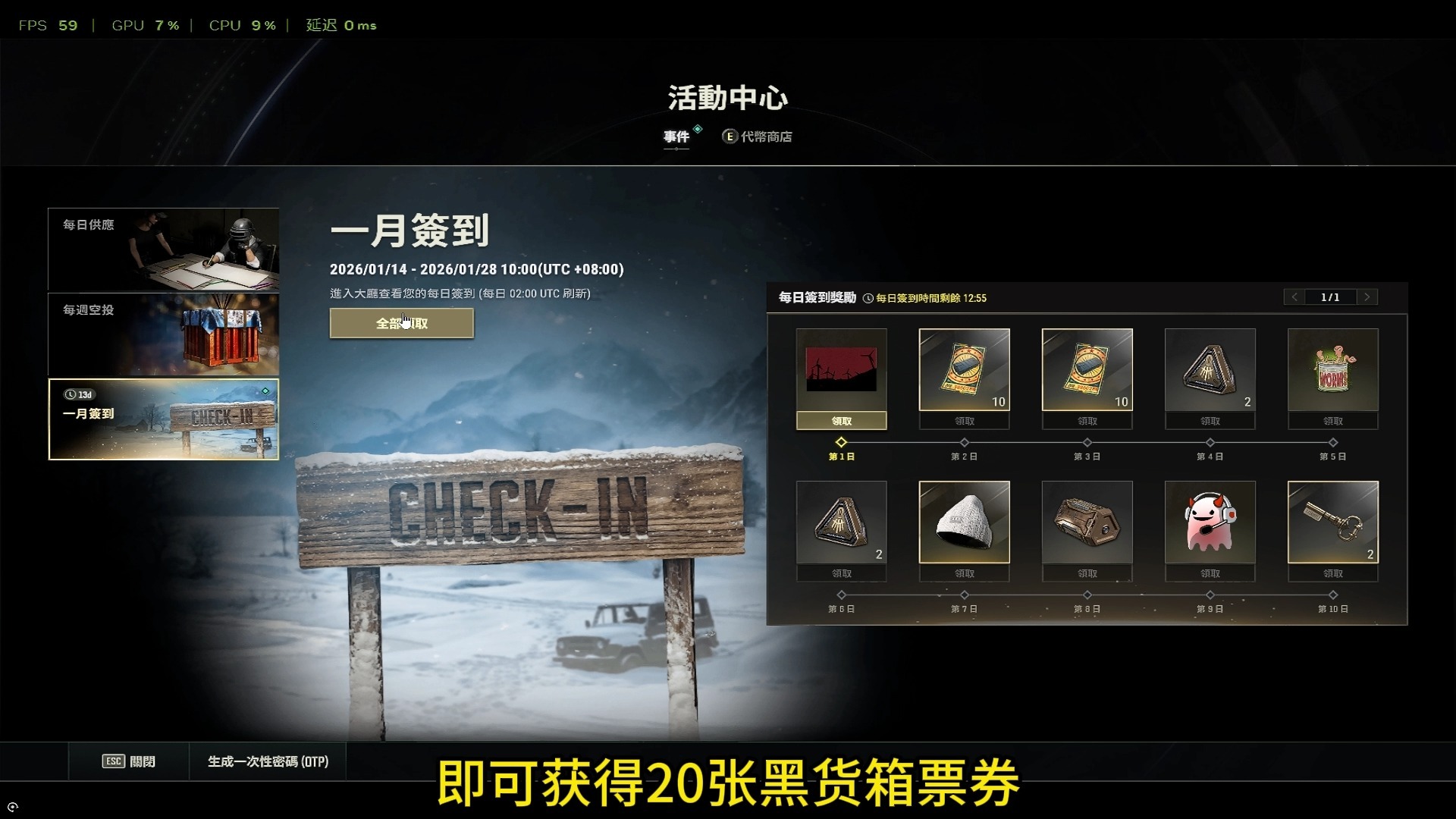1456x819 pixels.
Task: Select the day 5 worms can reward
Action: (1332, 370)
